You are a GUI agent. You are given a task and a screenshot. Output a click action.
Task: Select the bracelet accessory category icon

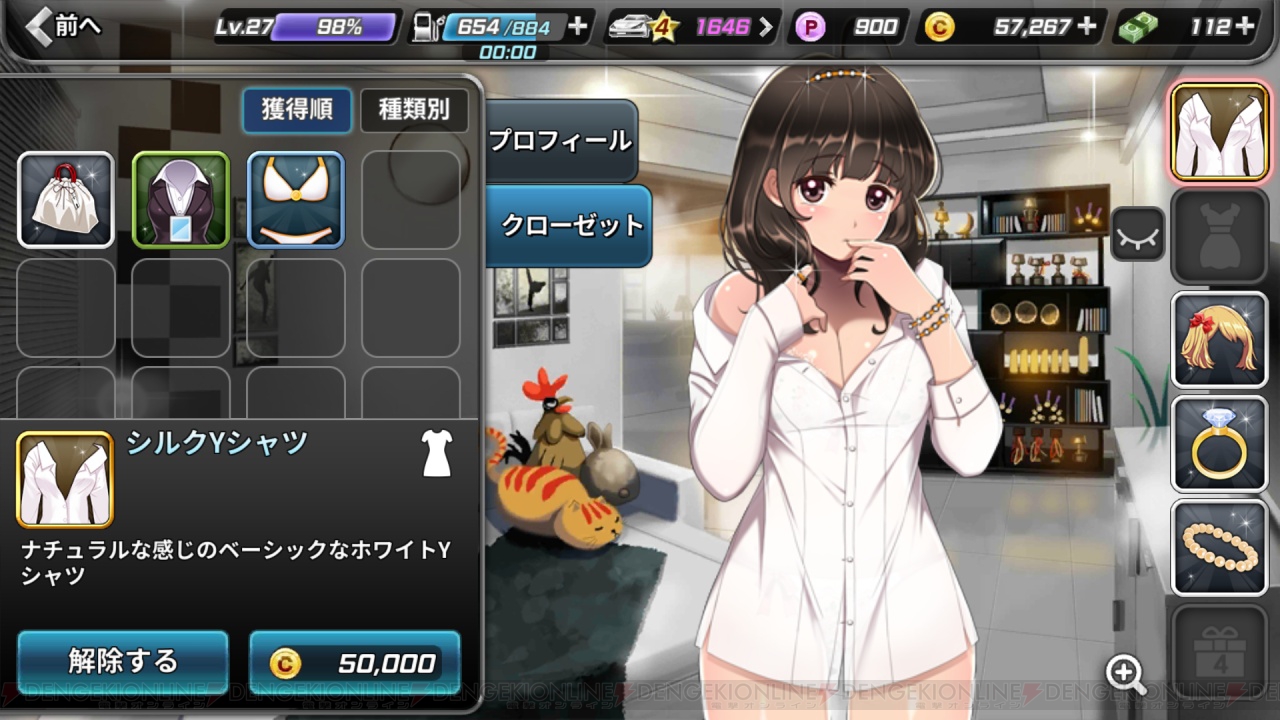coord(1219,547)
